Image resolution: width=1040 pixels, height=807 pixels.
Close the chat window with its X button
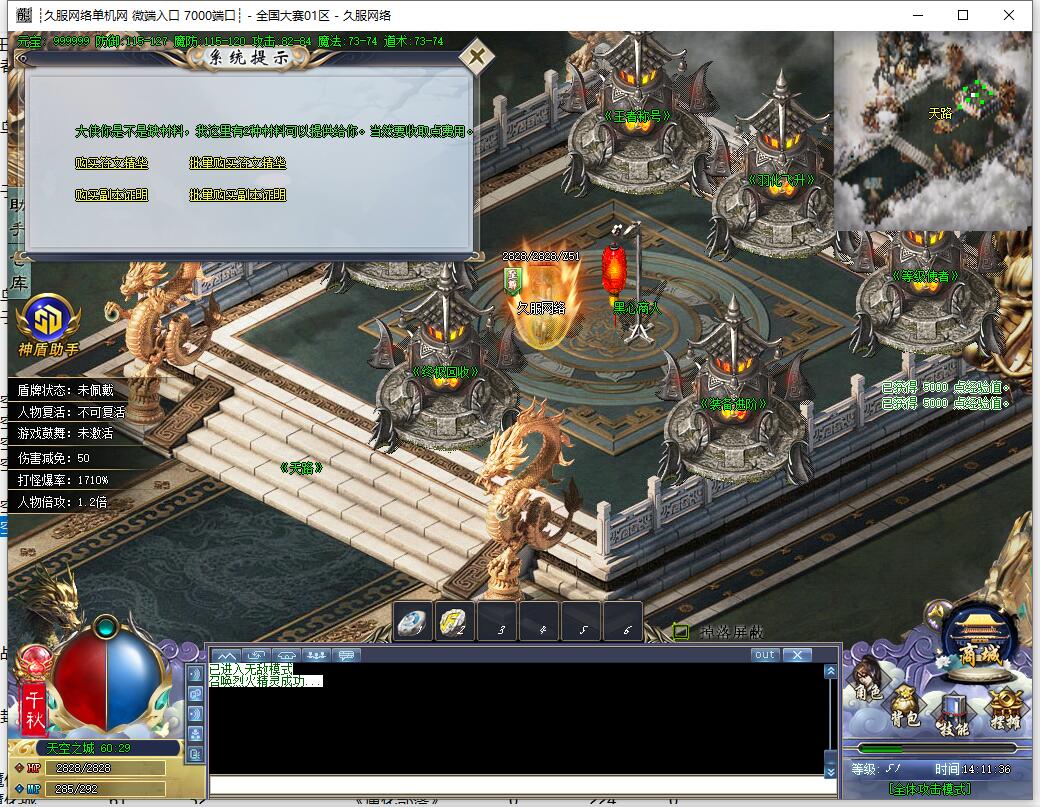coord(796,655)
